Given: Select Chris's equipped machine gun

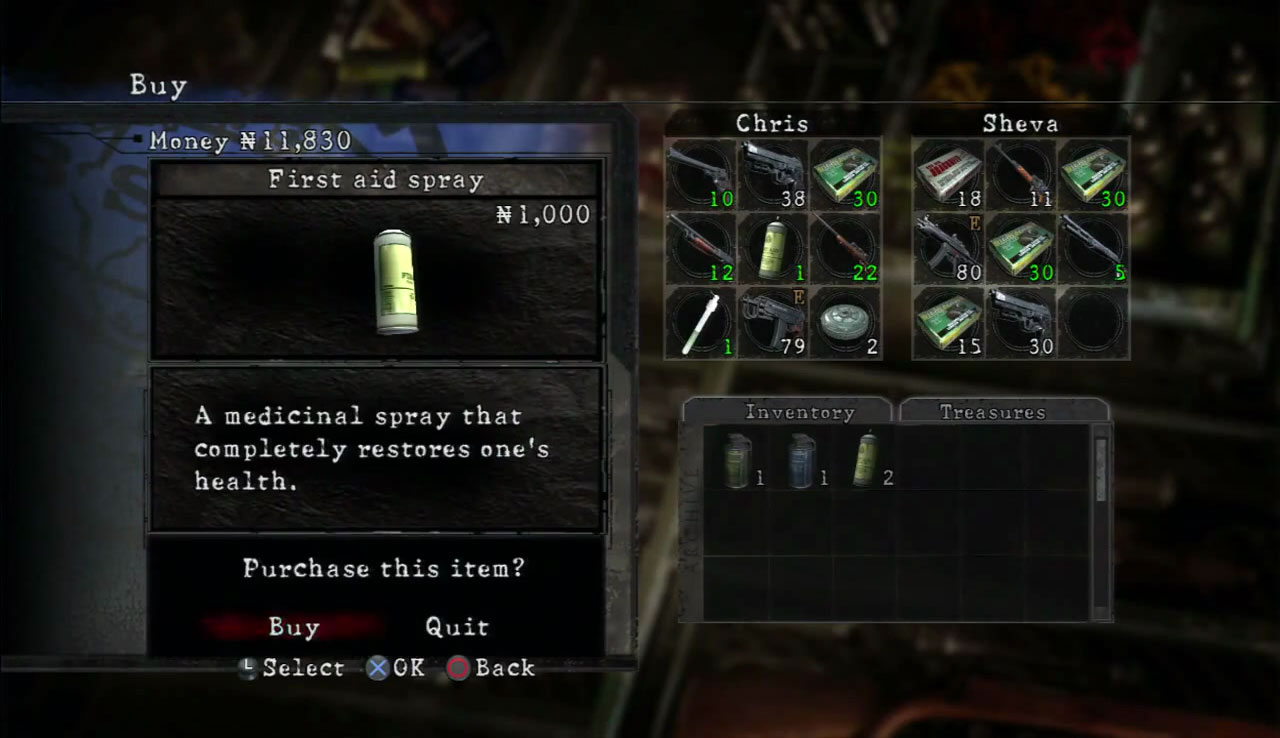Looking at the screenshot, I should click(772, 321).
